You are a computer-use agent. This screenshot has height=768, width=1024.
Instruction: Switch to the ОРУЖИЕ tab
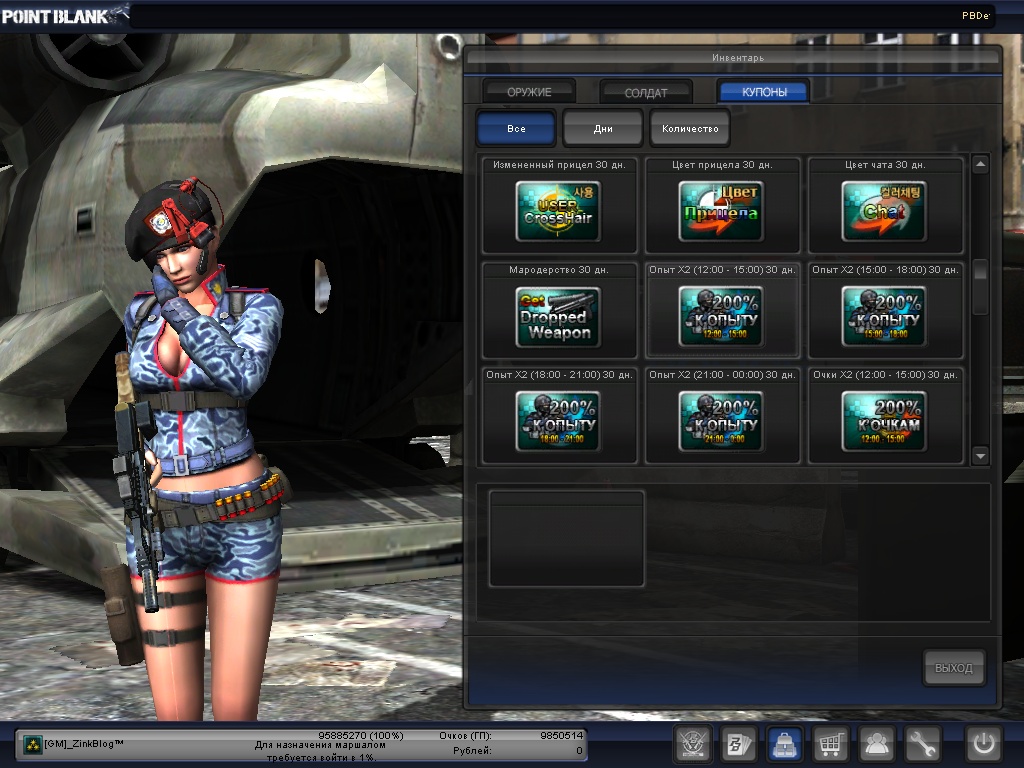click(529, 92)
